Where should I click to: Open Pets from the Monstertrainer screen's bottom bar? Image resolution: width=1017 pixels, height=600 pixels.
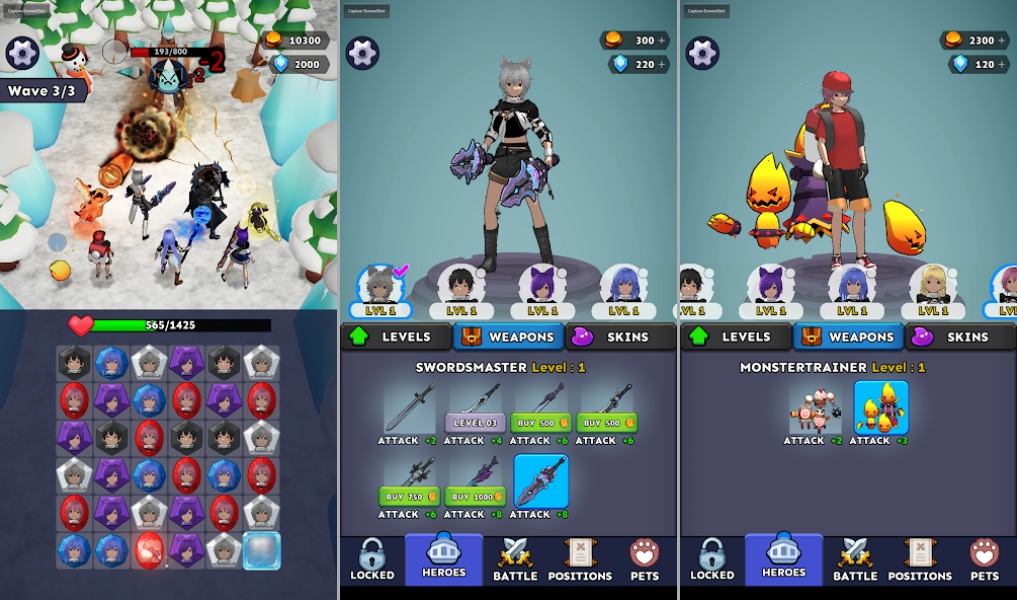tap(984, 560)
